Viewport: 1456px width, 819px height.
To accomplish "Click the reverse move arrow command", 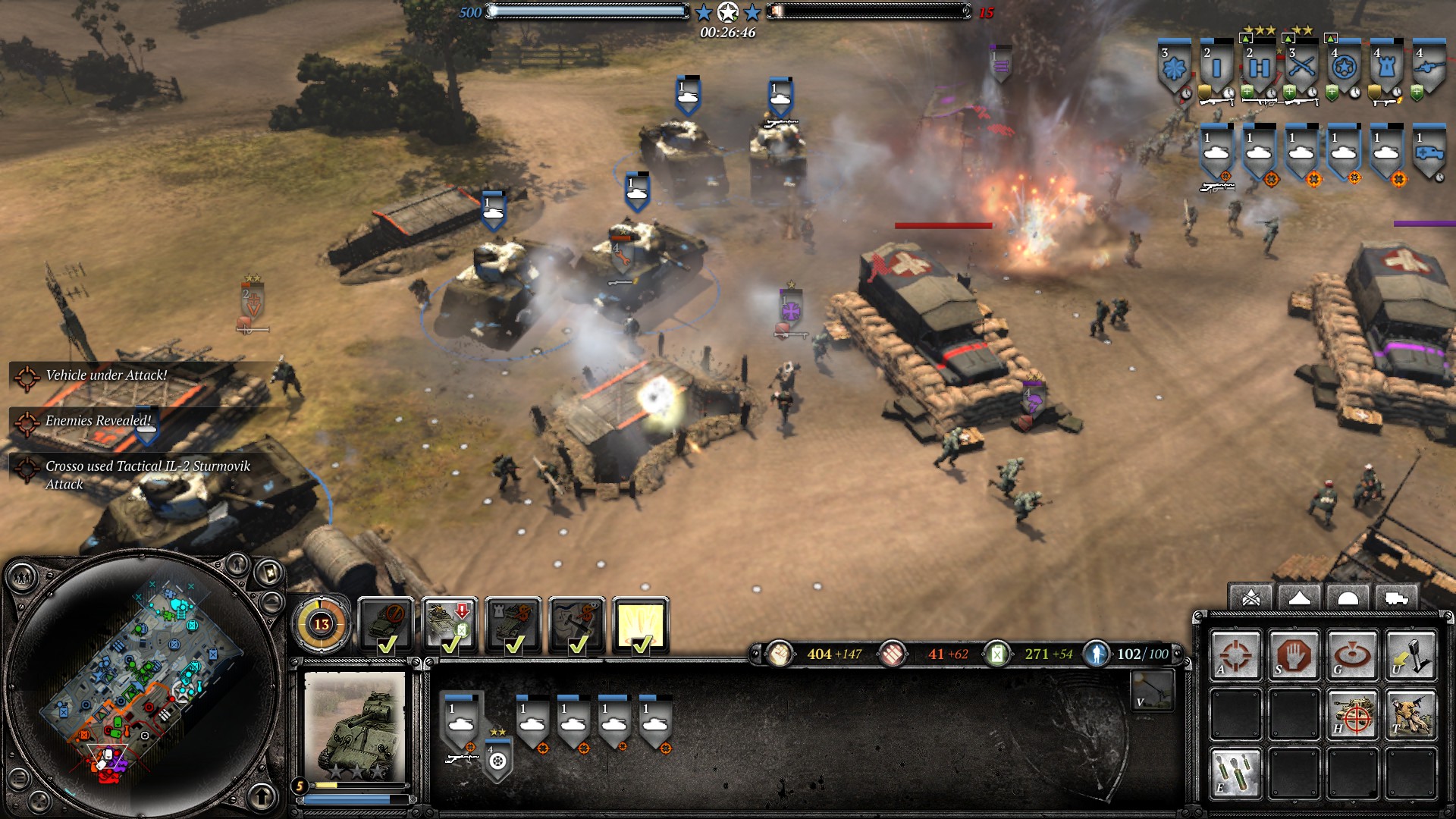I will pos(1410,654).
